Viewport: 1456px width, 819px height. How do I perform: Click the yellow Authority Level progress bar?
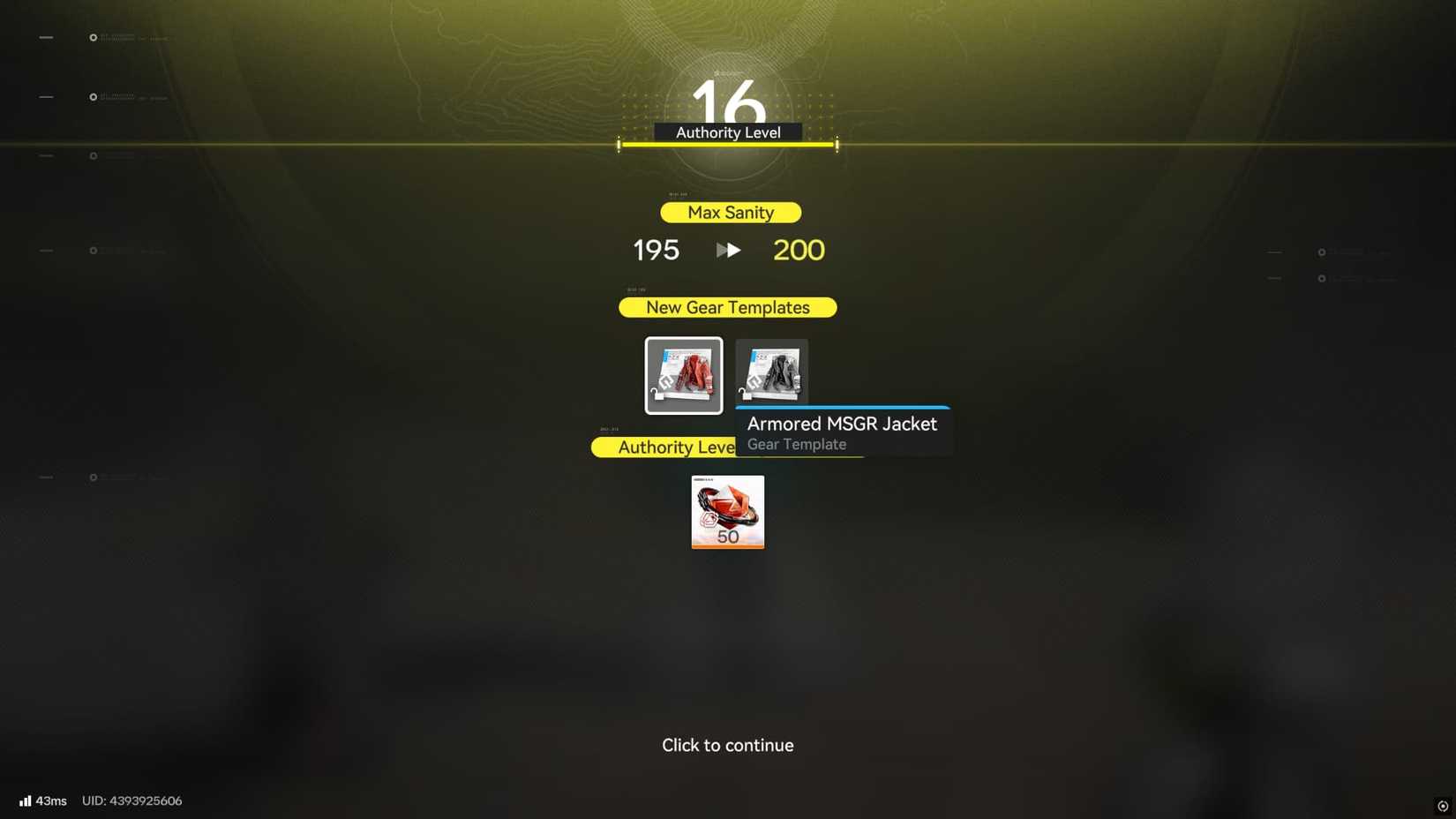pos(727,145)
